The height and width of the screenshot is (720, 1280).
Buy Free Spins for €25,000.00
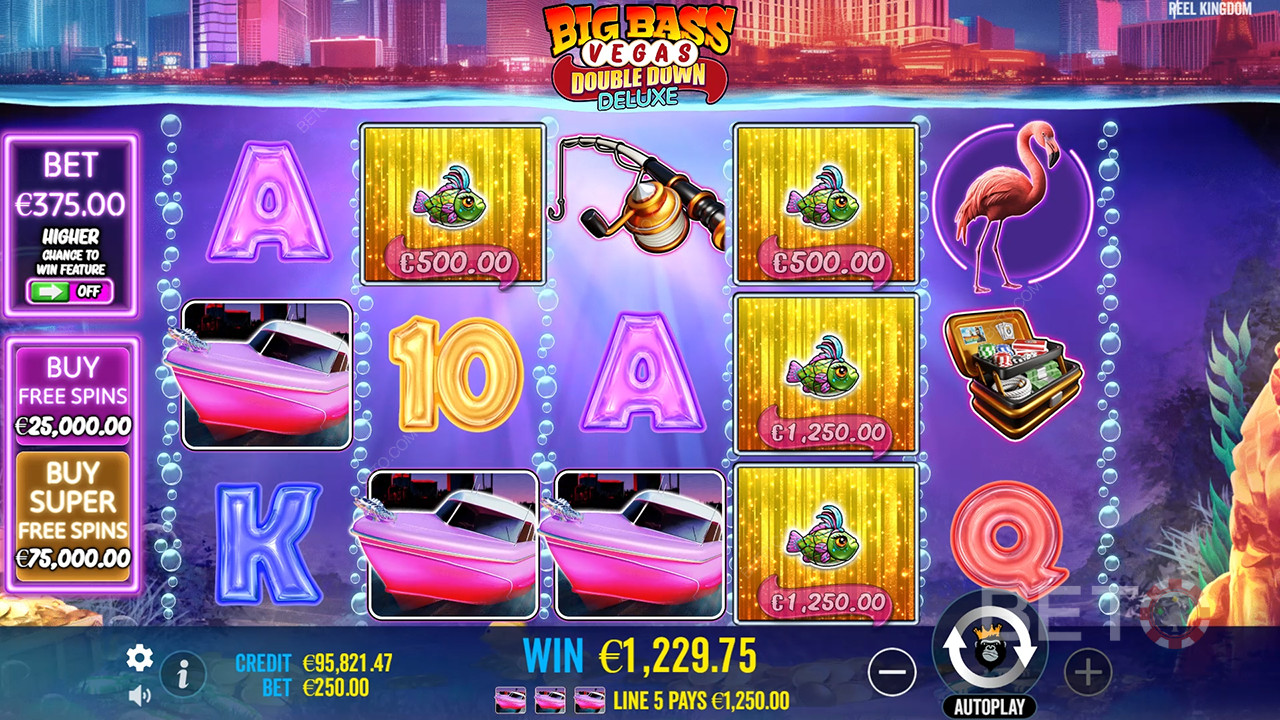click(x=72, y=395)
